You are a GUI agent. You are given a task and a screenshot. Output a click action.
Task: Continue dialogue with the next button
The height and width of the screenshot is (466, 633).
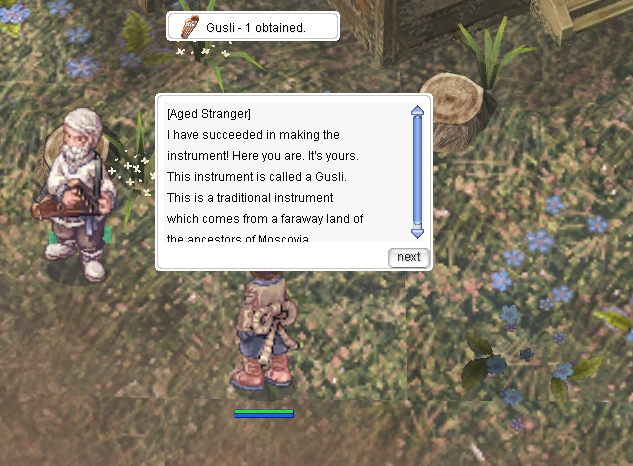click(408, 257)
